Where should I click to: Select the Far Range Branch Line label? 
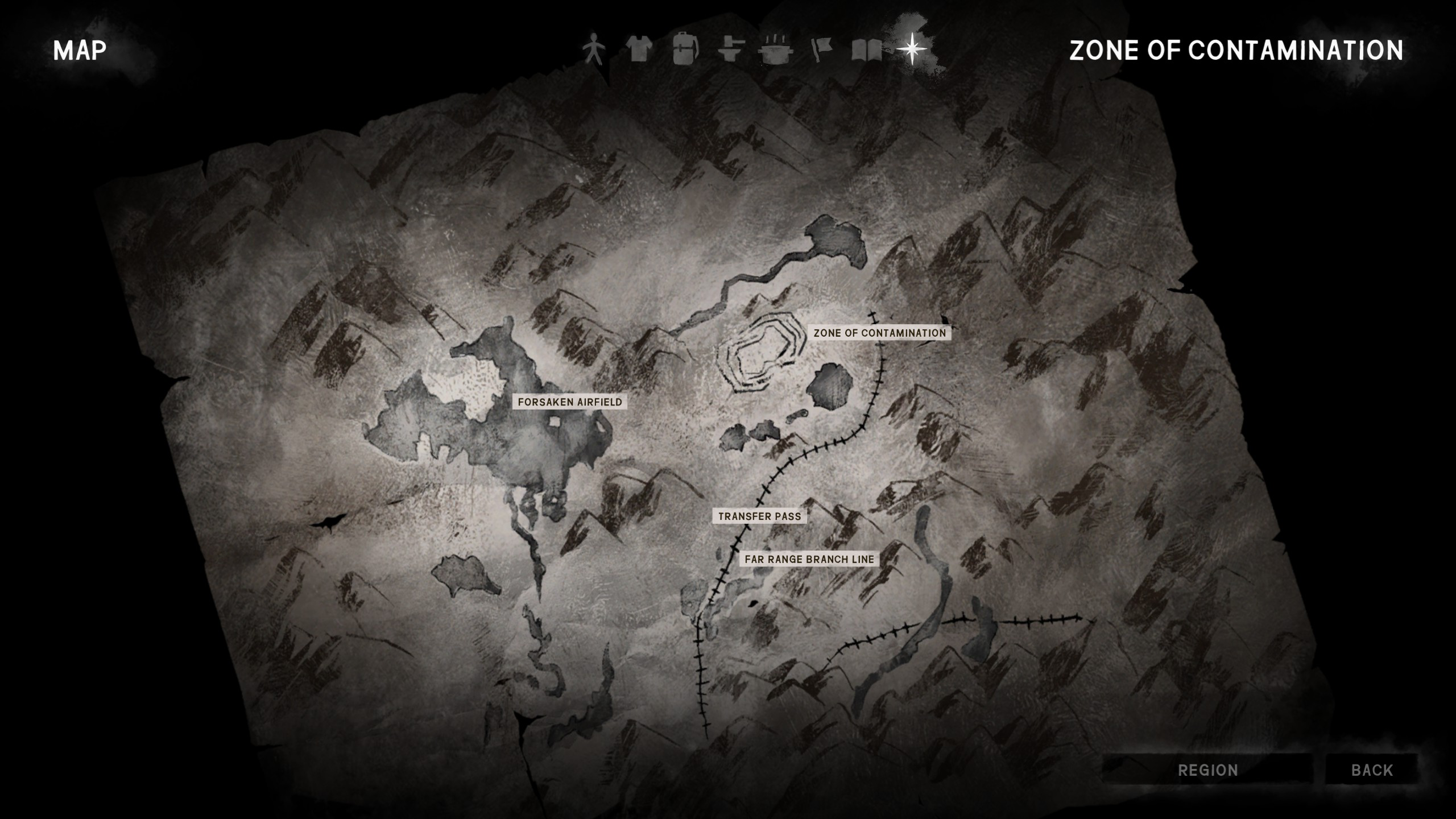(809, 559)
